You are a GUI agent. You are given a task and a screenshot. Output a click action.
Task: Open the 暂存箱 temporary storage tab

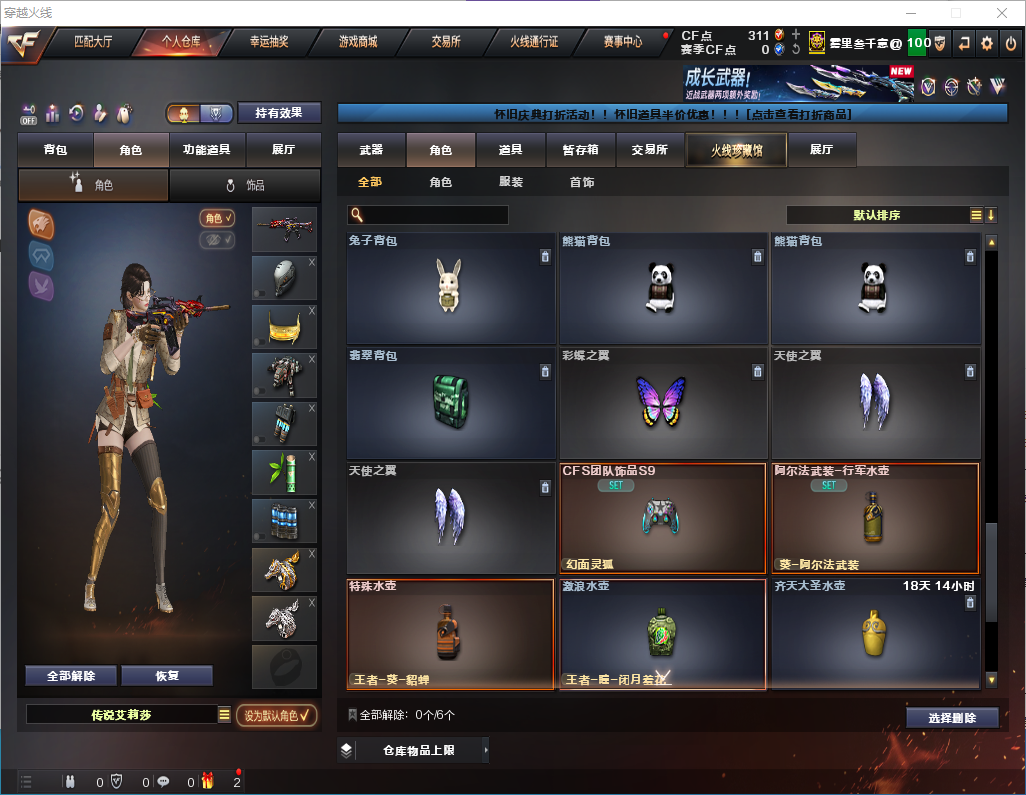(x=580, y=150)
